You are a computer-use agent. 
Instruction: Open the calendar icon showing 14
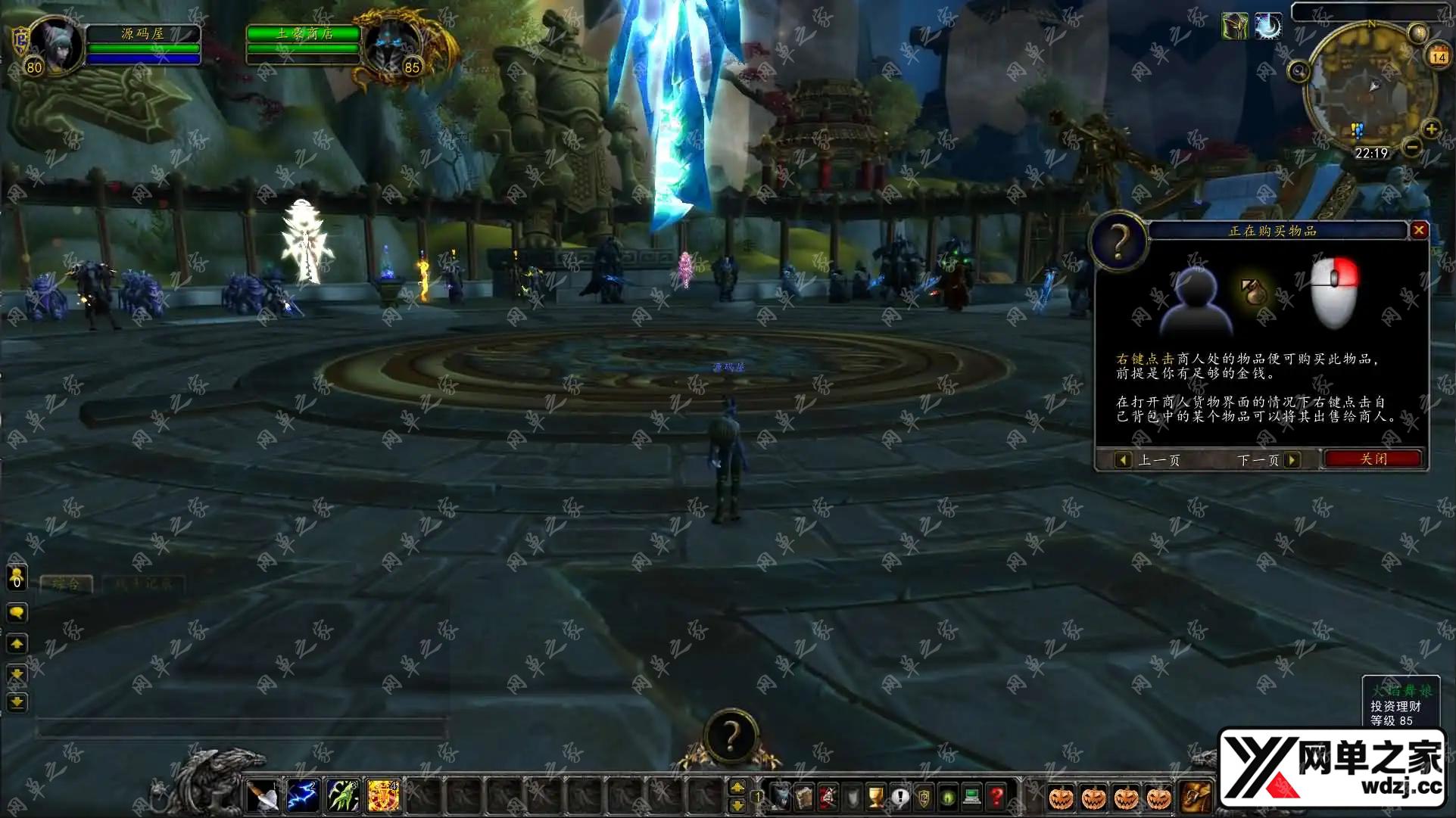[1438, 56]
